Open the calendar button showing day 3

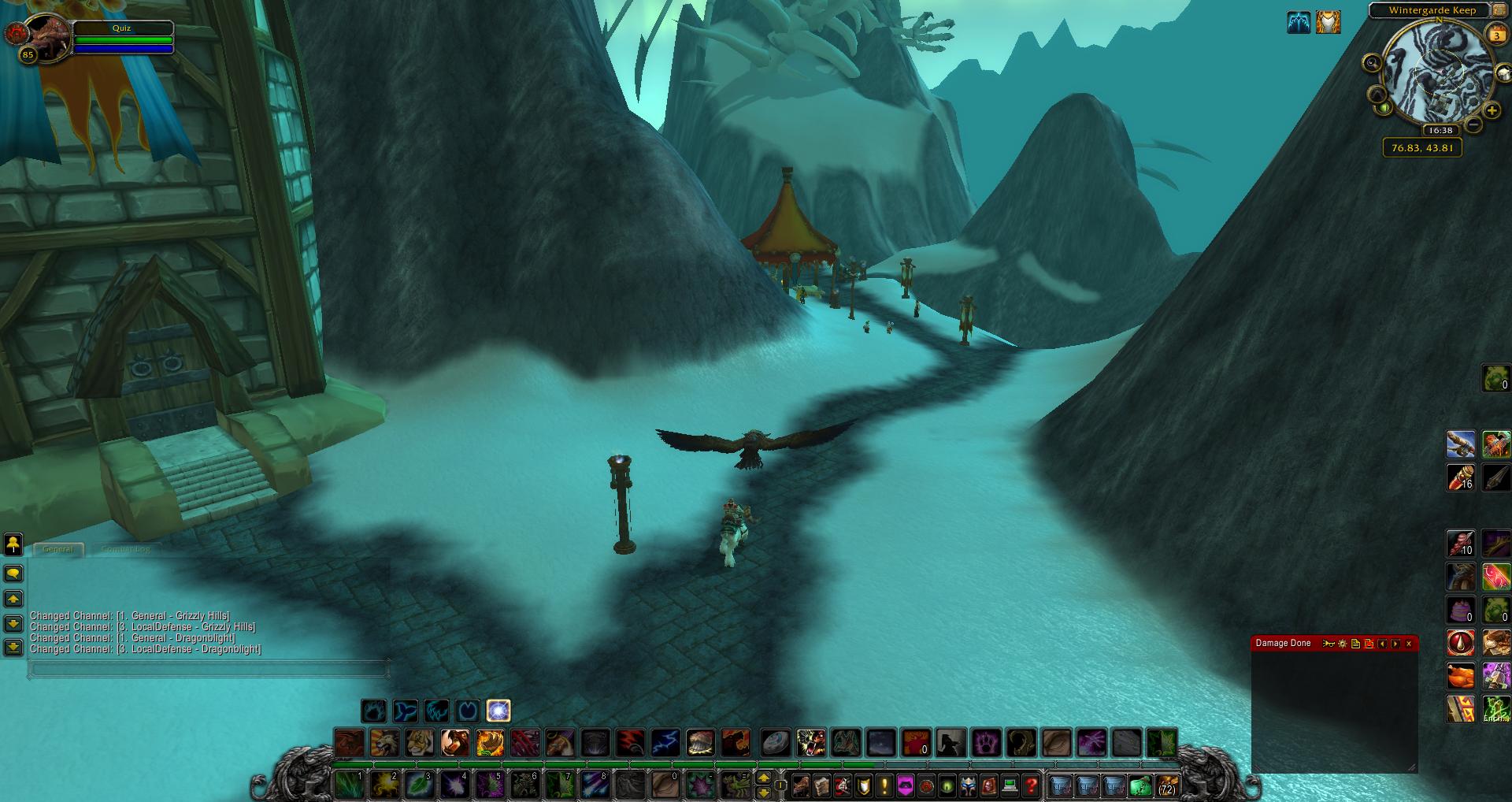pyautogui.click(x=1497, y=35)
